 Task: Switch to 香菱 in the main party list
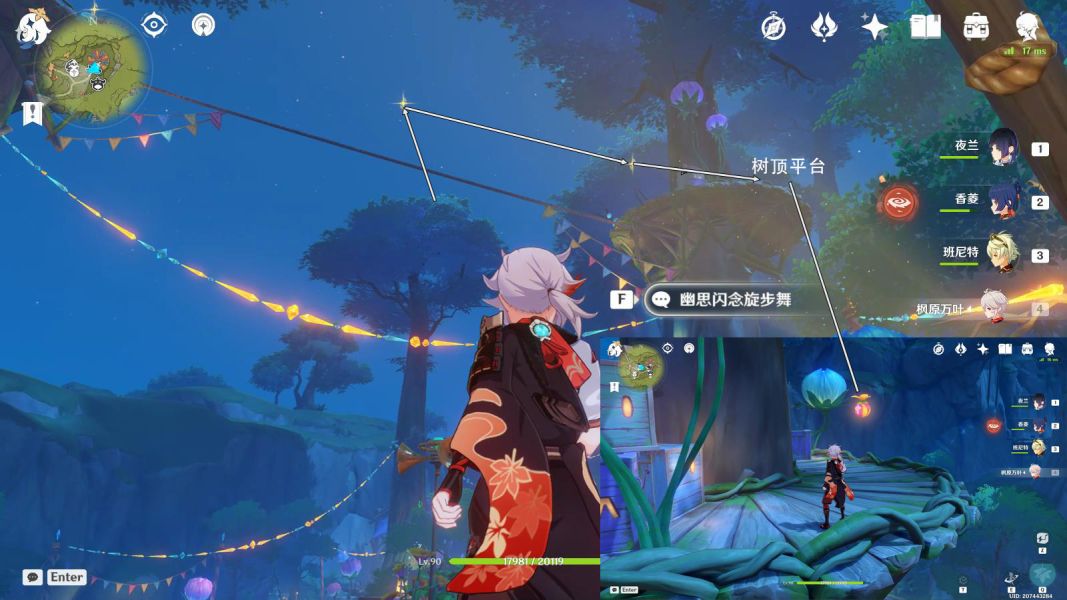pyautogui.click(x=1003, y=200)
